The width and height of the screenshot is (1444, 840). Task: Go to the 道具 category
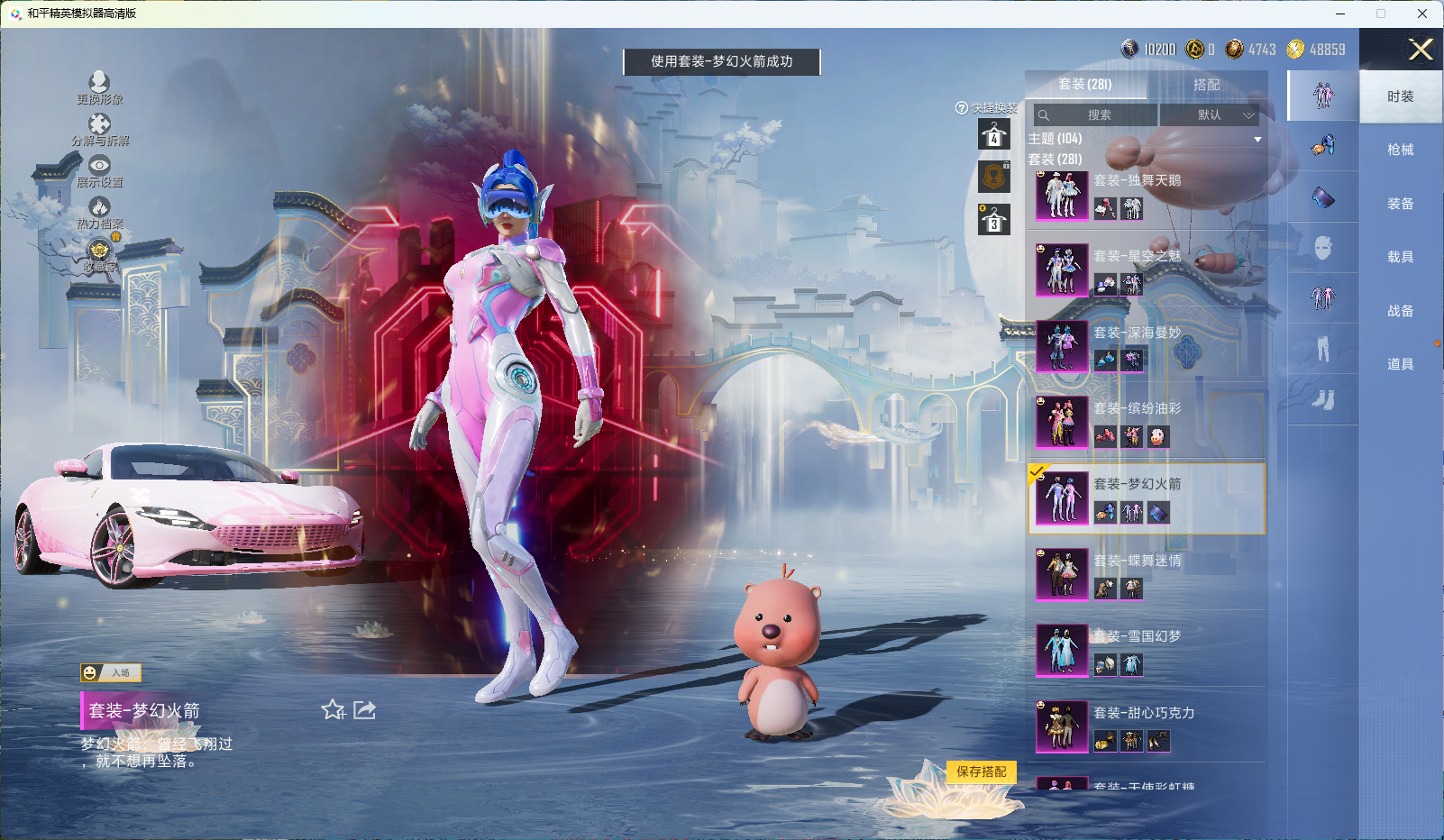(1400, 364)
